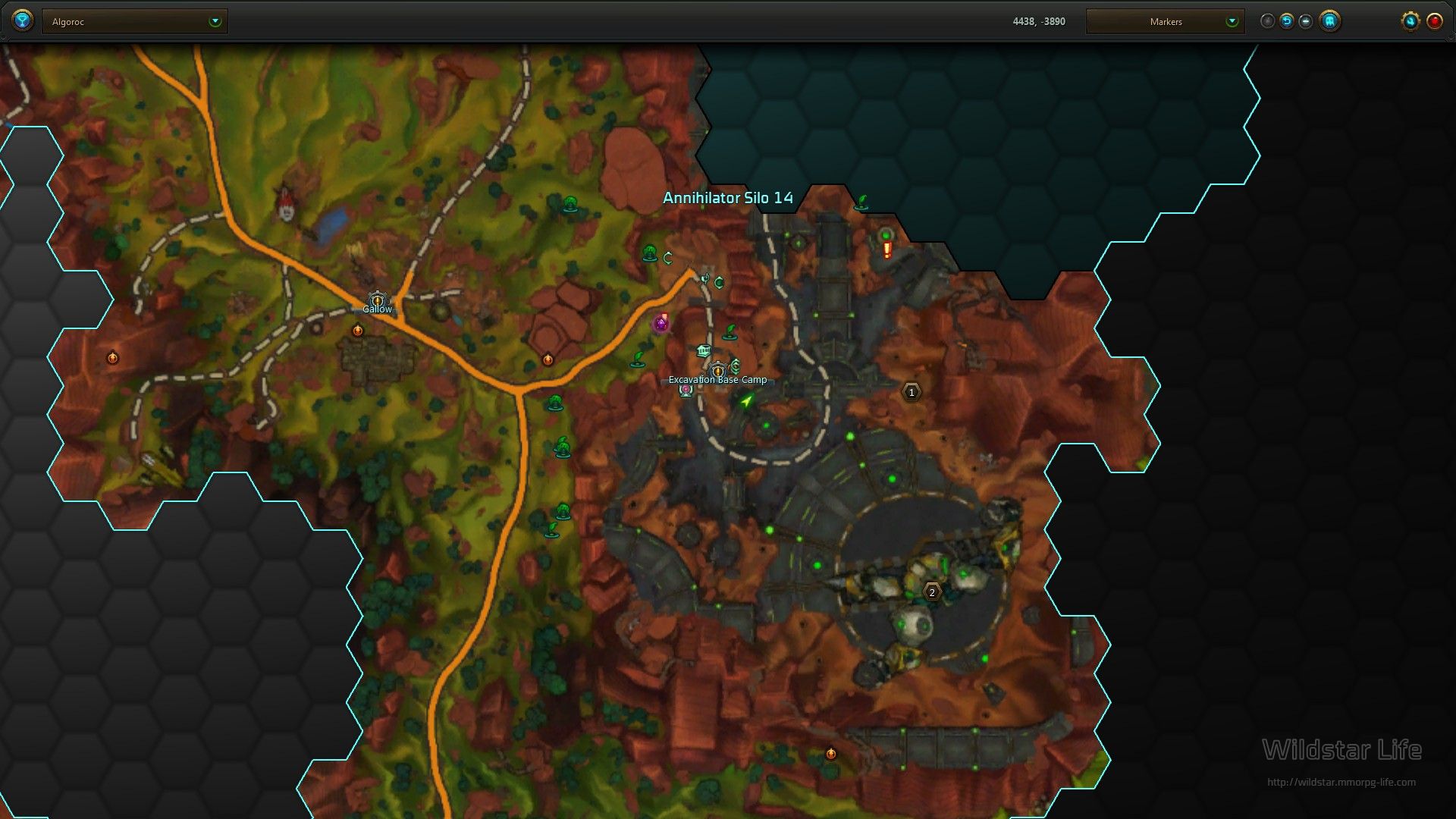Open map settings via the wrench gear

(x=1410, y=21)
